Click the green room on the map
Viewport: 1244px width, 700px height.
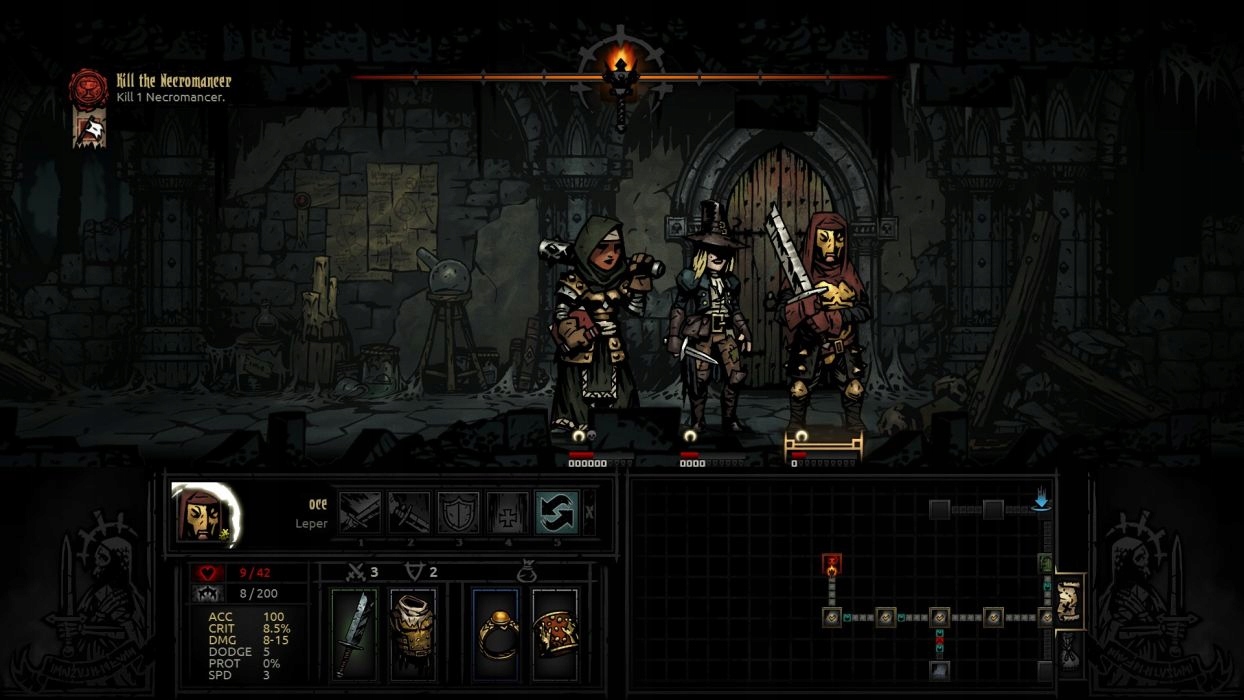click(1046, 564)
